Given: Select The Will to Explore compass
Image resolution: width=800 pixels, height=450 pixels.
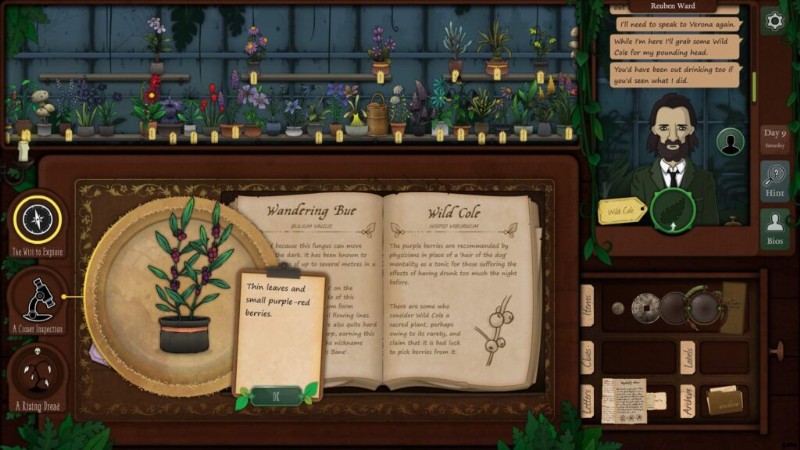Looking at the screenshot, I should tap(38, 218).
